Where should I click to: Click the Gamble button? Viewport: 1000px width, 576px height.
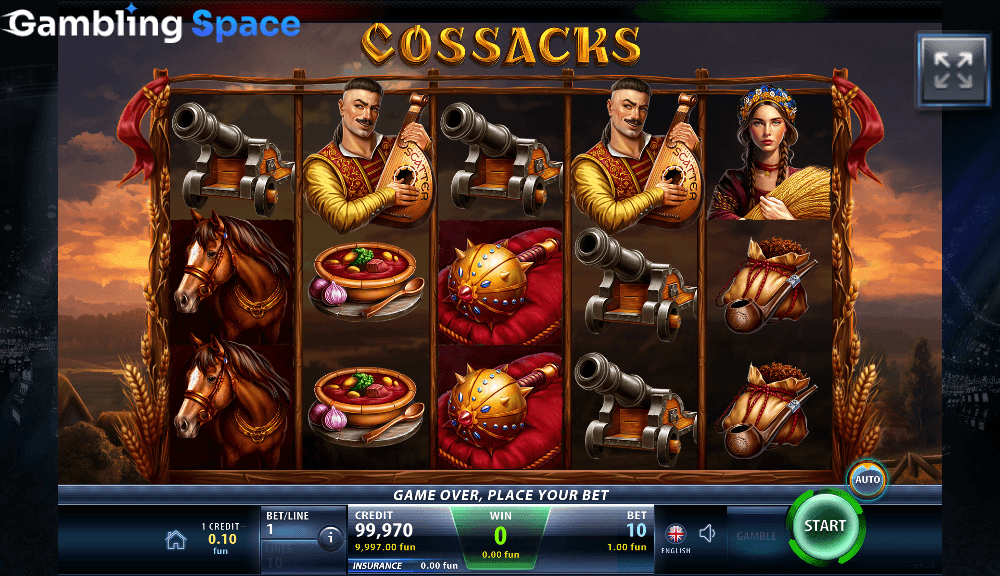[x=756, y=536]
